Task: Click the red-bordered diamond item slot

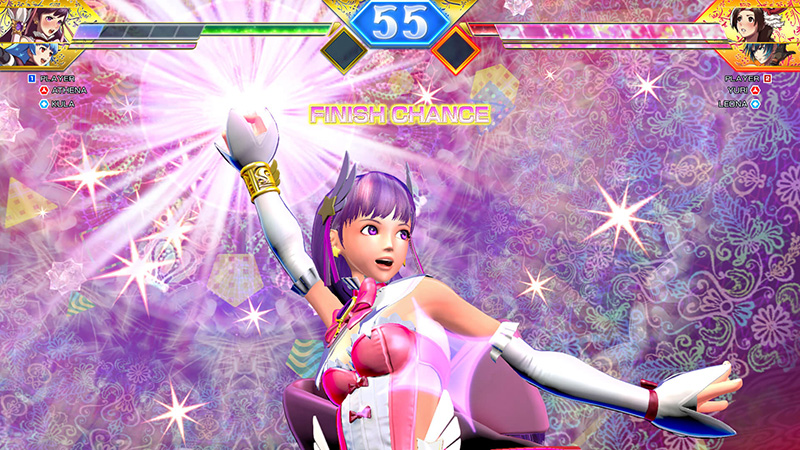Action: tap(456, 50)
